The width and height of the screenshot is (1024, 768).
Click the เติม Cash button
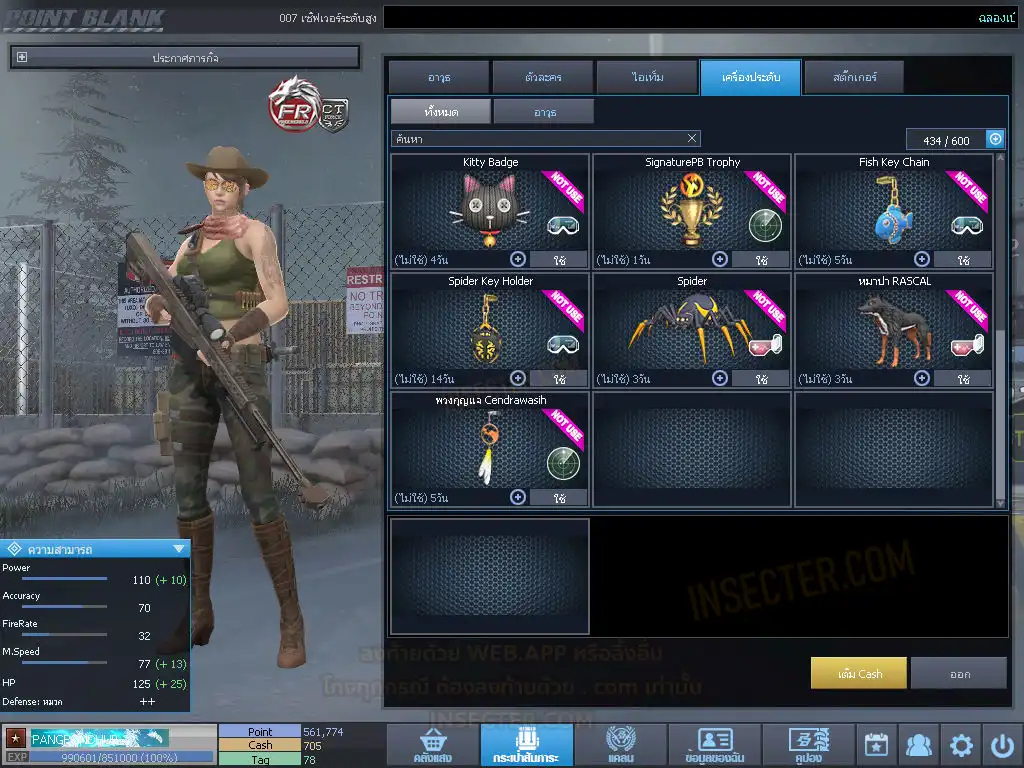click(859, 674)
